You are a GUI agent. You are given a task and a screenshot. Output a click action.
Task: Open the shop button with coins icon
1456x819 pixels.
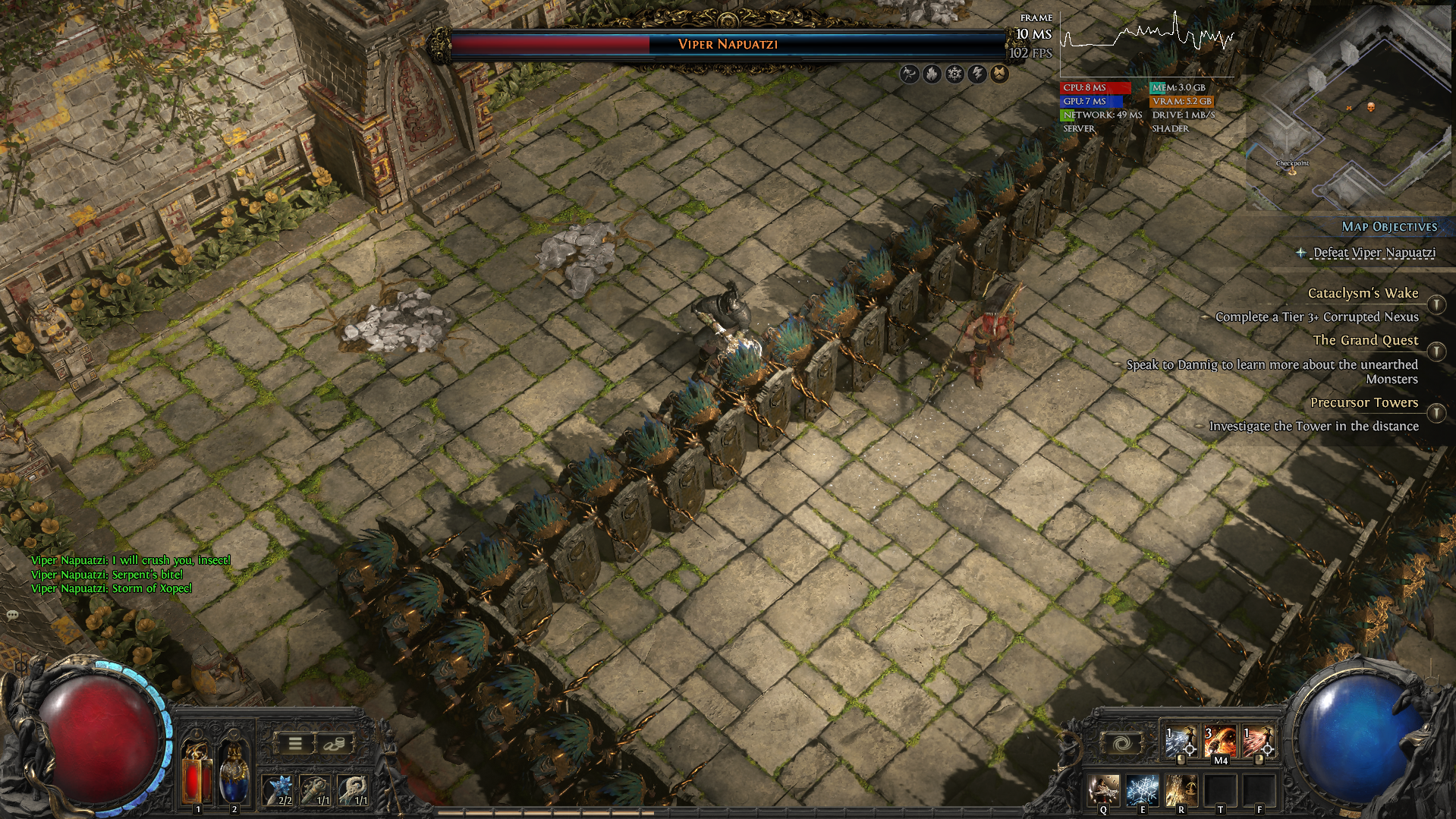pos(334,744)
